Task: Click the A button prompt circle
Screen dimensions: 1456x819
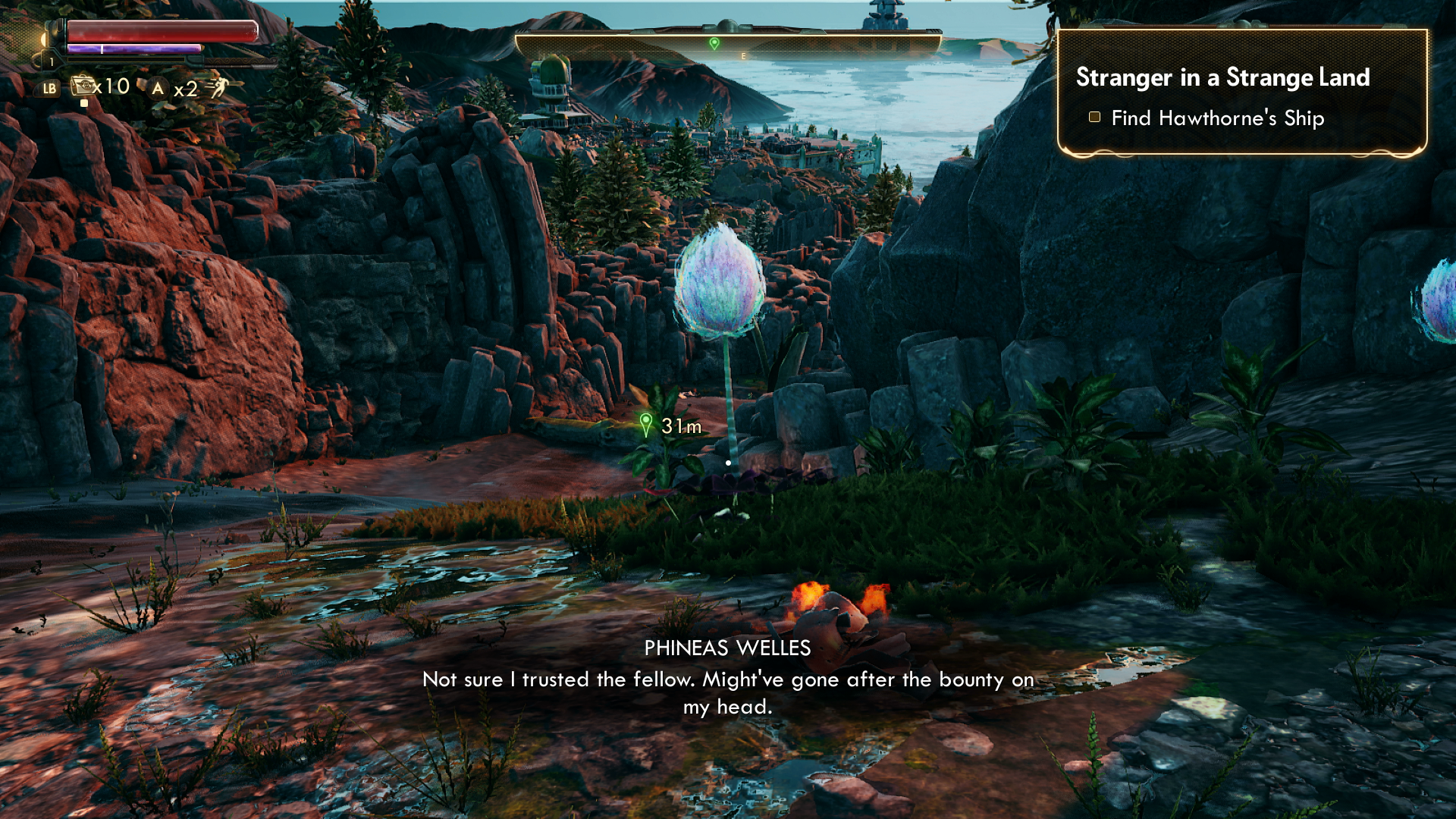Action: pyautogui.click(x=157, y=89)
